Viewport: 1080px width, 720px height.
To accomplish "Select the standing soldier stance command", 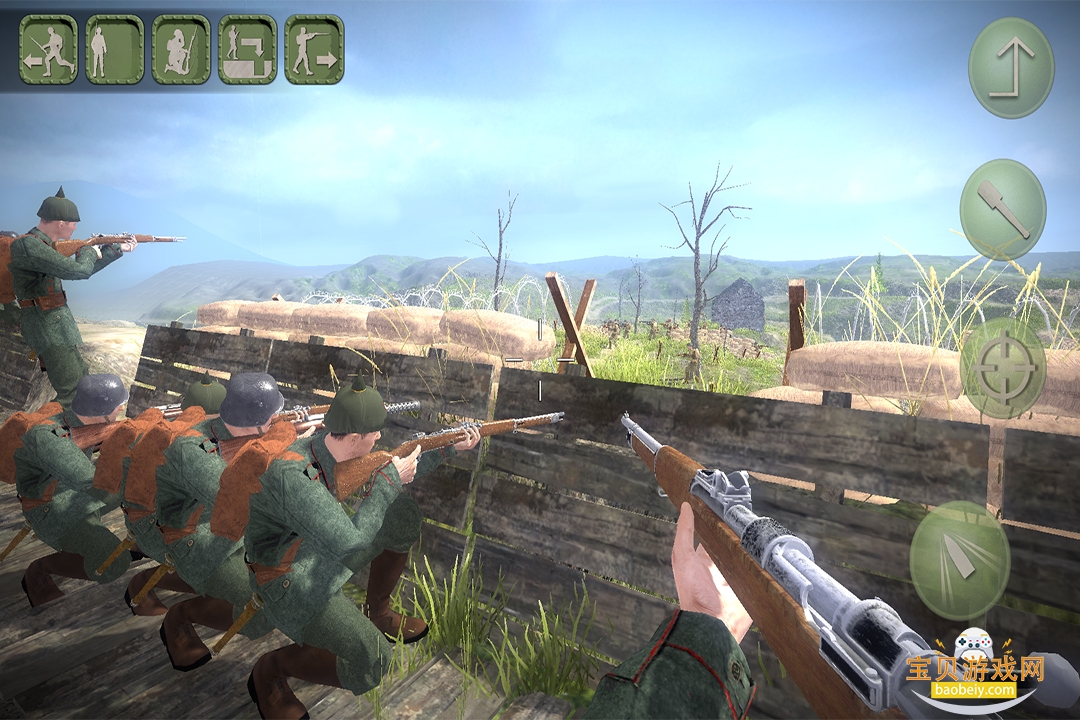I will [114, 49].
